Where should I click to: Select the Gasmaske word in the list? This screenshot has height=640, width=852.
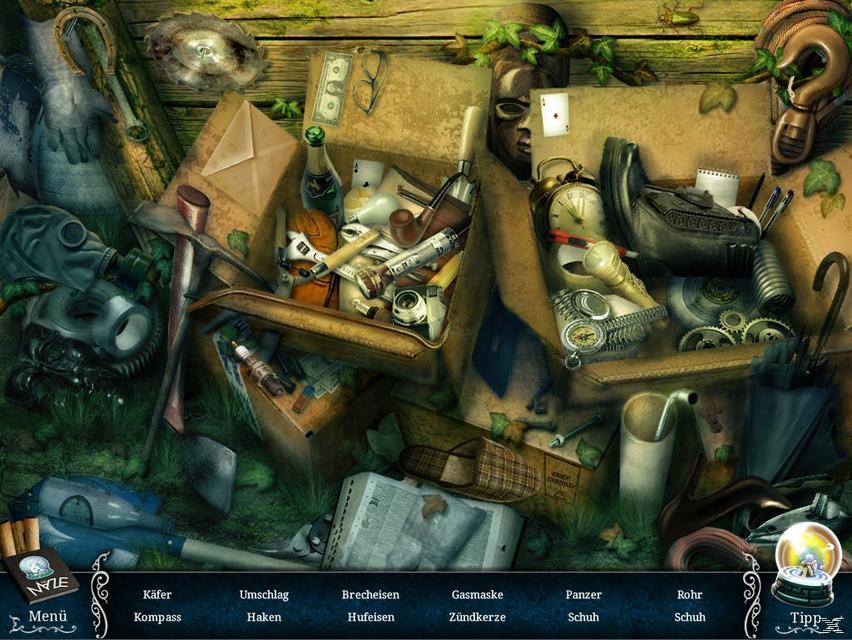(477, 595)
